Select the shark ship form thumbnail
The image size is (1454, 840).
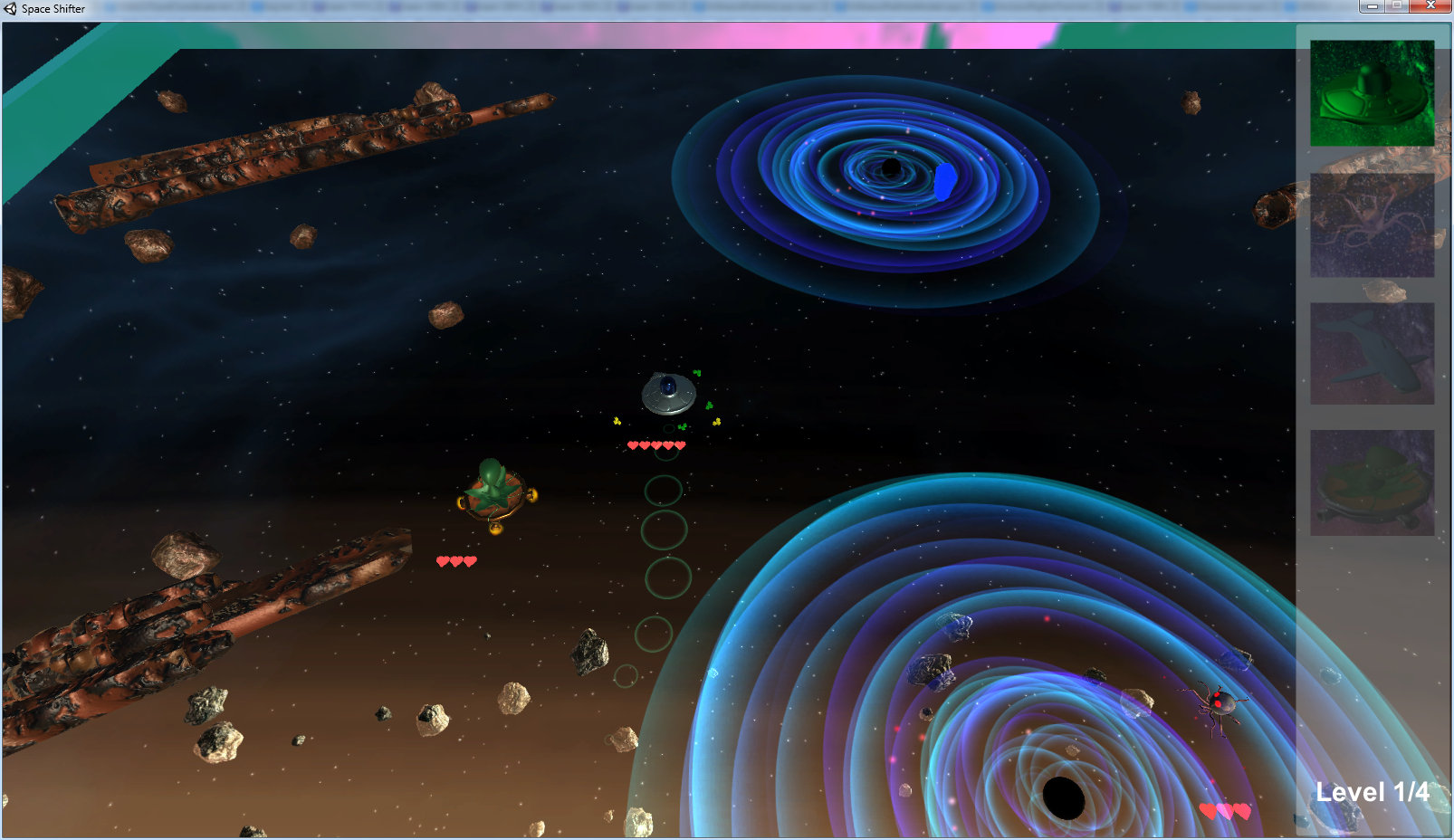tap(1372, 353)
